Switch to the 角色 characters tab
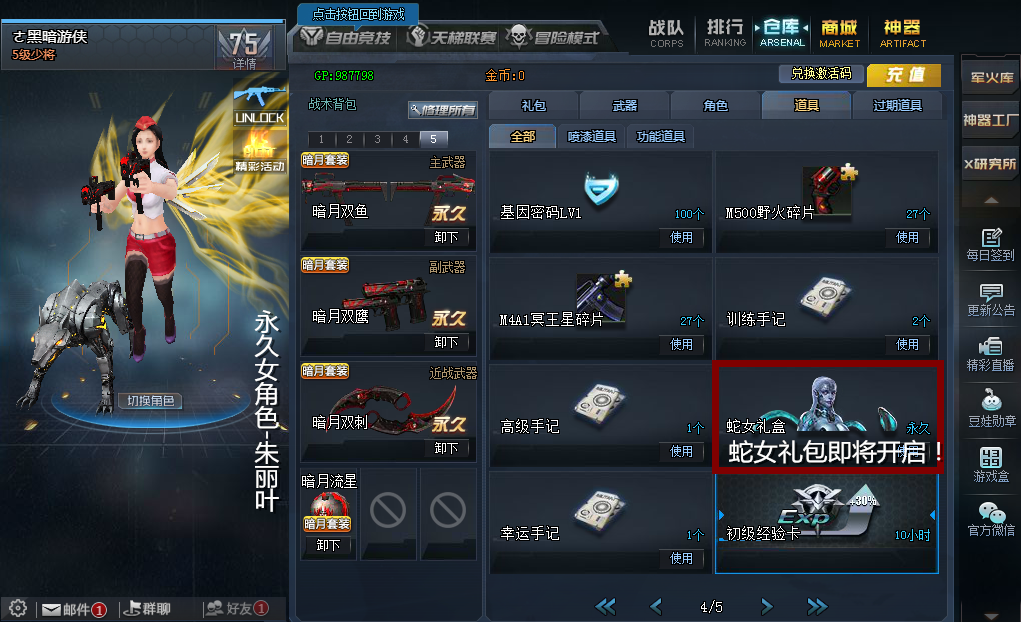The height and width of the screenshot is (622, 1021). [715, 105]
